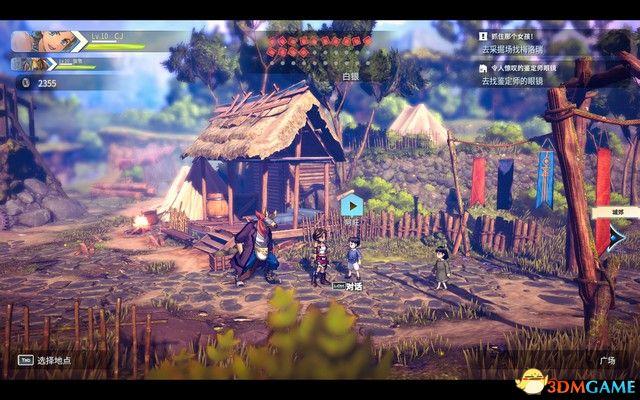
Task: Open the 抓住那个女孩 quest tracker entry
Action: click(x=520, y=35)
